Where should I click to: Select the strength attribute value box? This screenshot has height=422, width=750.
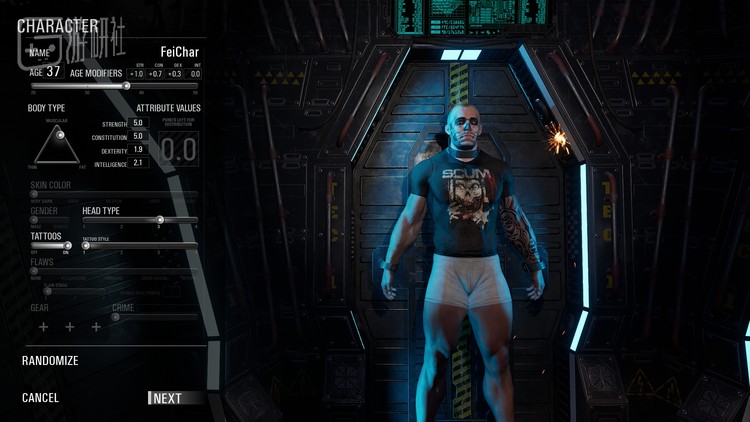(x=139, y=123)
